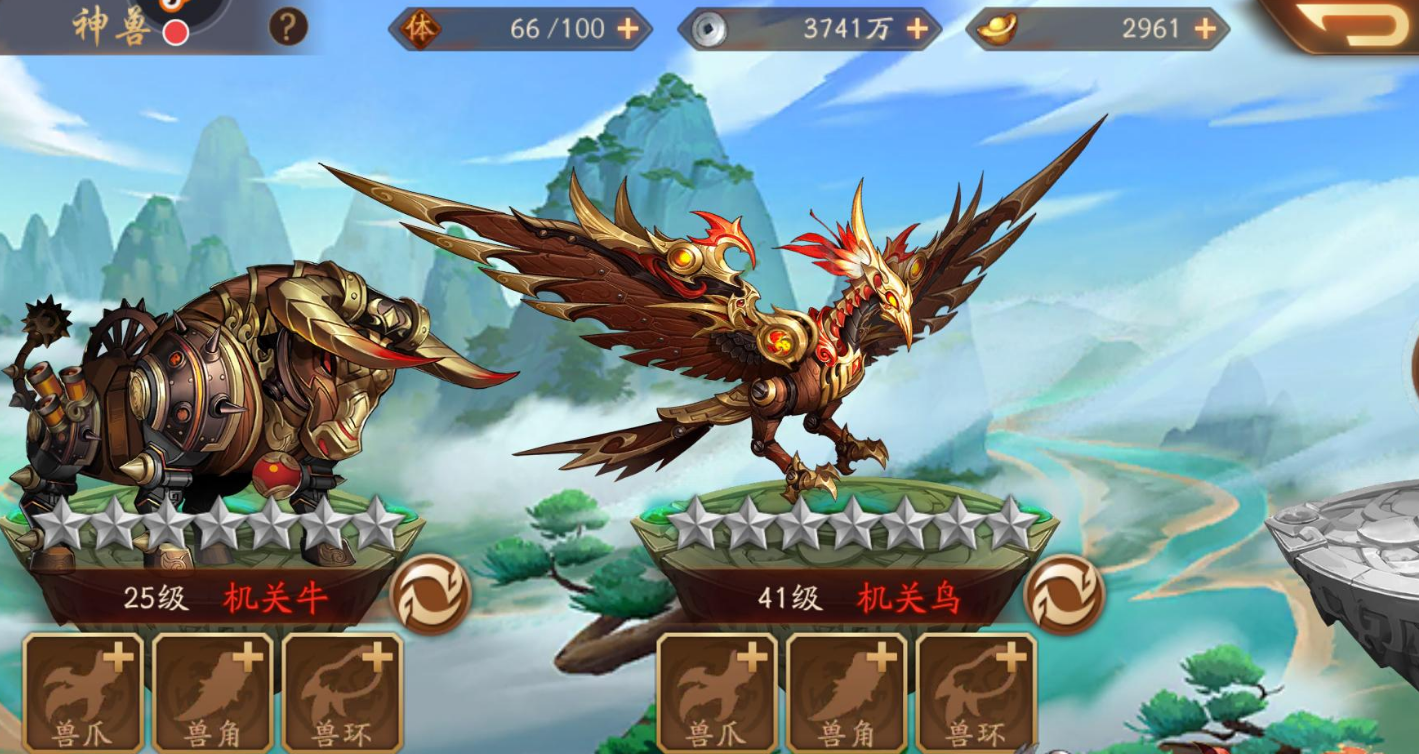Click the 体 stamina icon

click(x=421, y=30)
